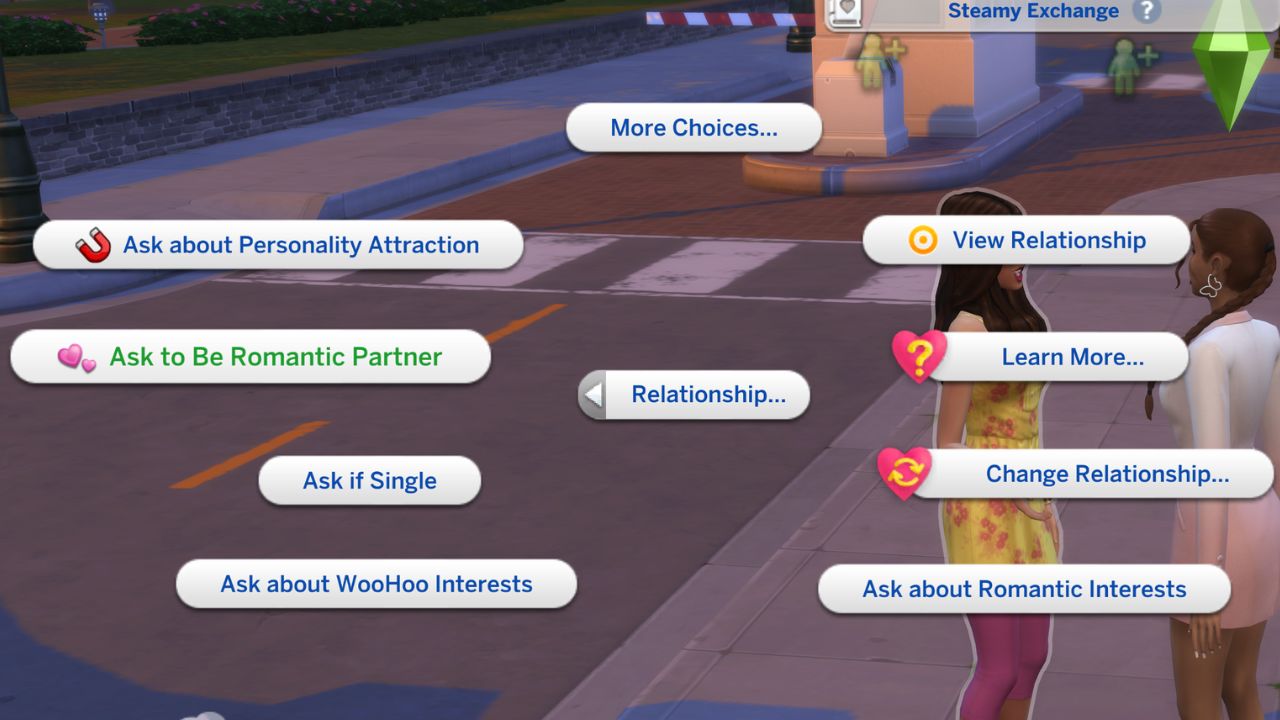Screen dimensions: 1280x720
Task: Choose Ask about WooHoo Interests
Action: pos(375,584)
